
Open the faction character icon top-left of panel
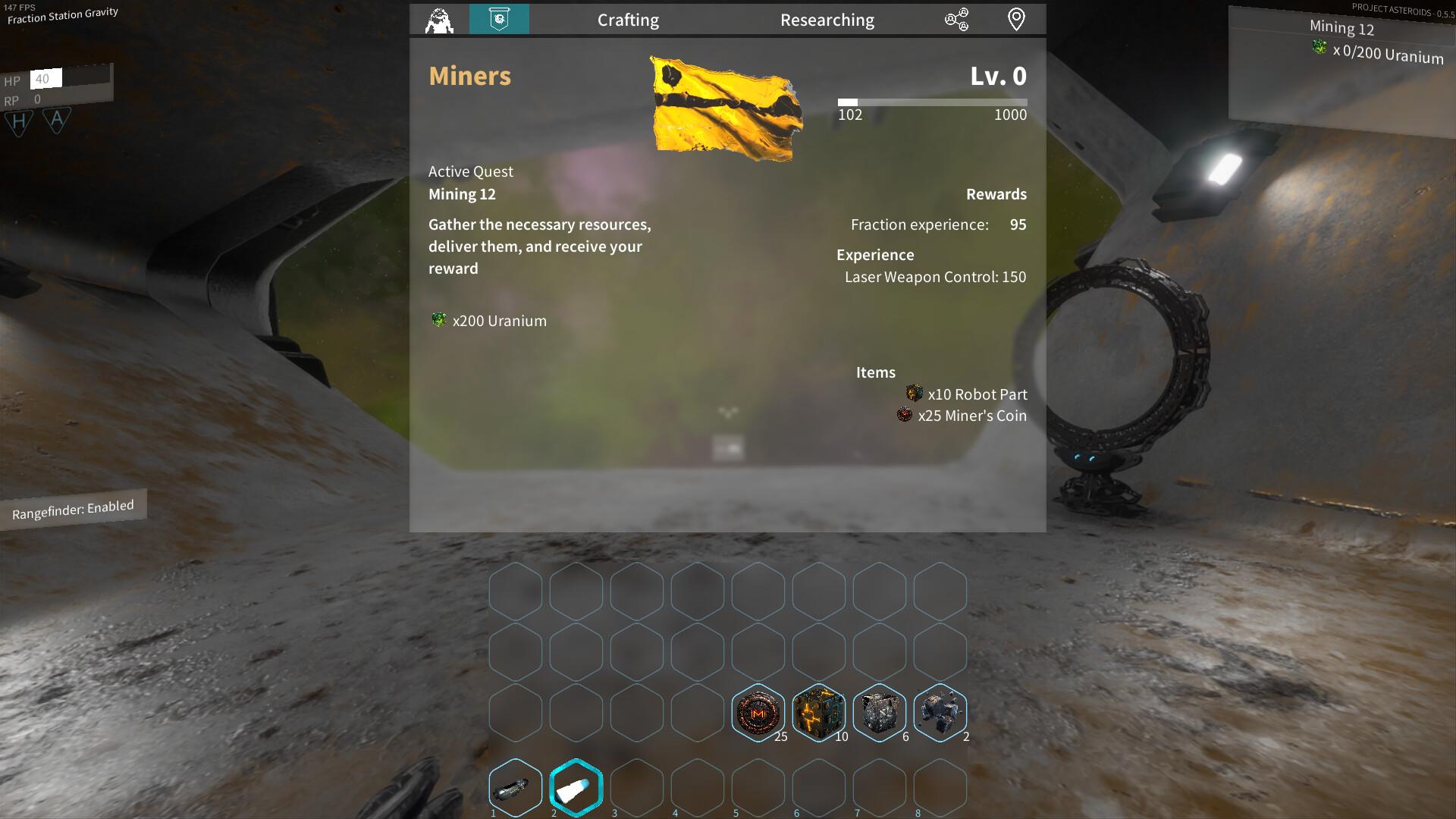click(440, 20)
